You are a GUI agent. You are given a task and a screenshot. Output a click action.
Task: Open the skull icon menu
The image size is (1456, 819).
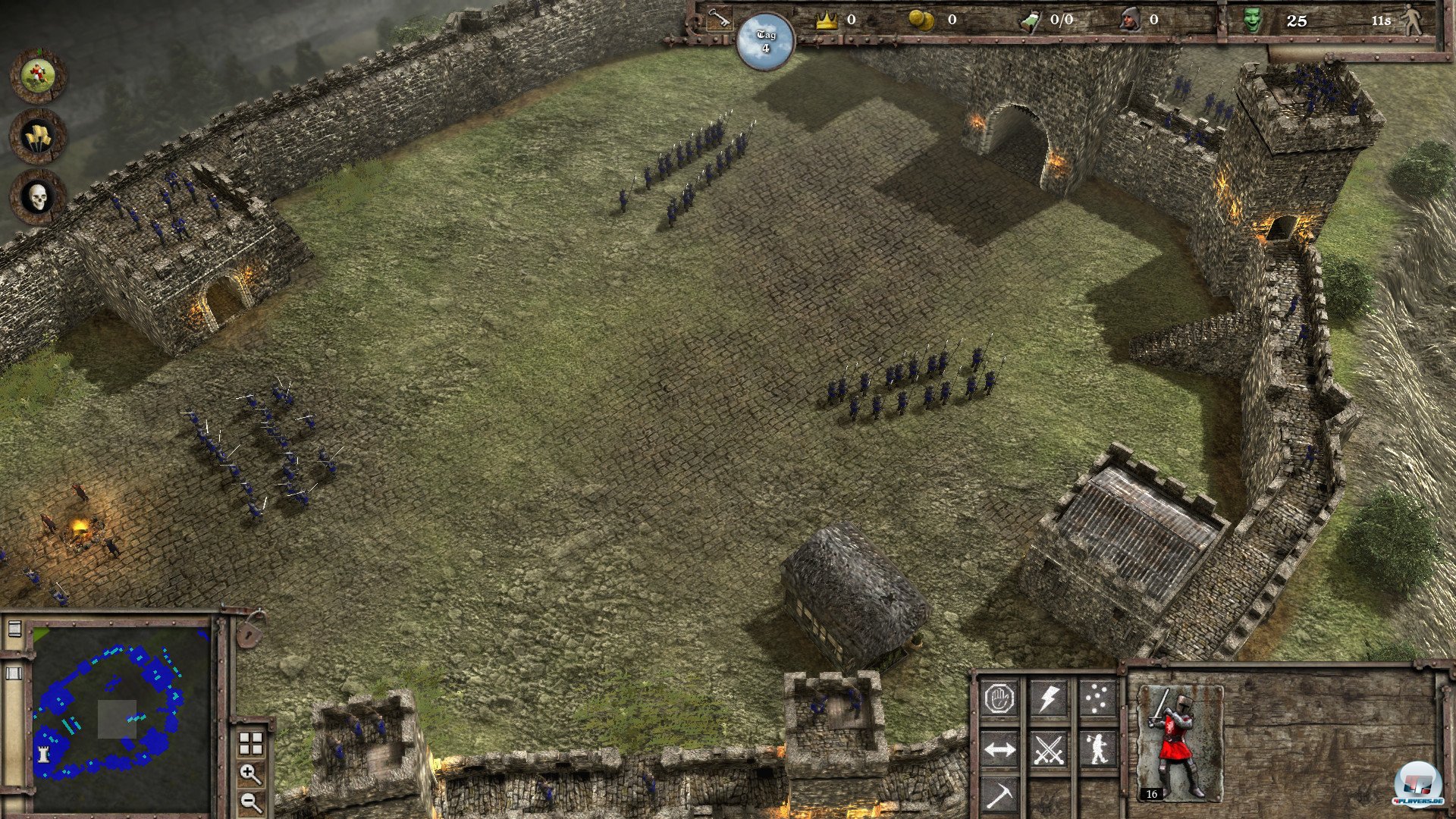click(x=37, y=197)
